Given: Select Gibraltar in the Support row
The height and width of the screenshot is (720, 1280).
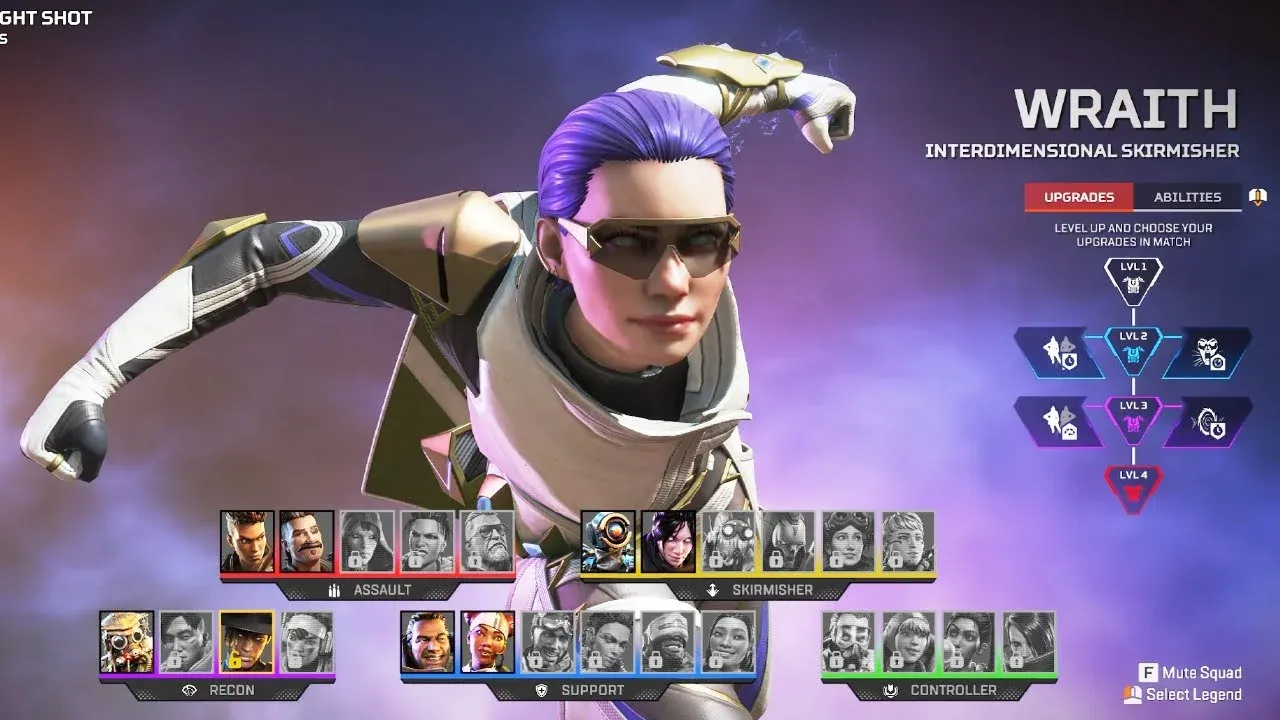Looking at the screenshot, I should click(x=428, y=641).
